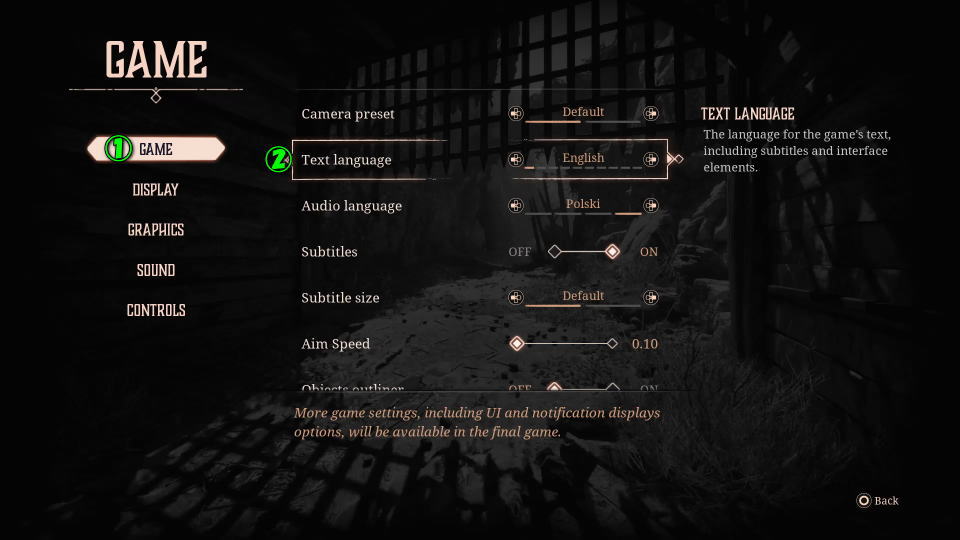The image size is (960, 540).
Task: Open the Controls settings tab
Action: click(156, 310)
